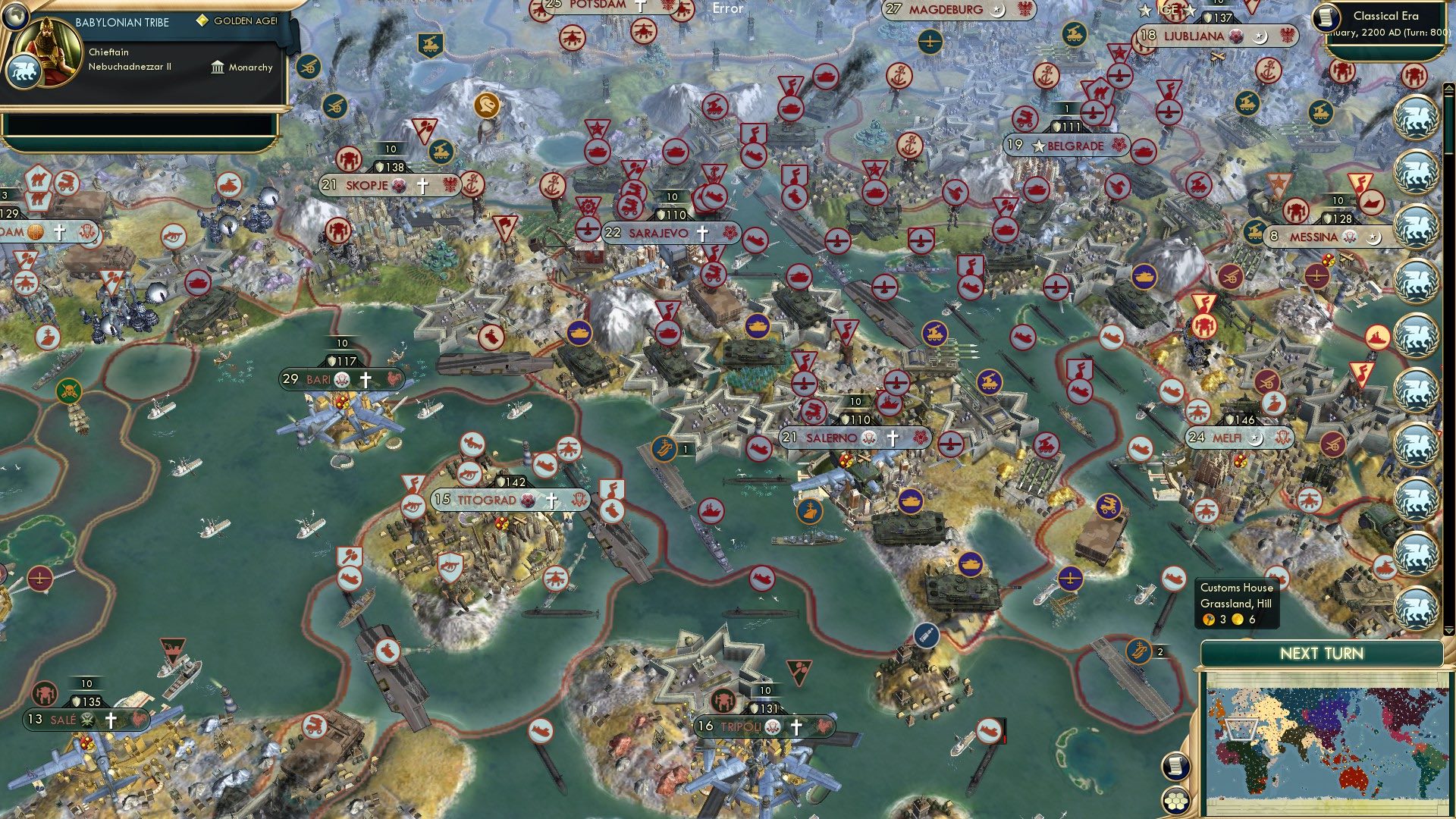Click the notification list scrollbar up arrow

click(x=1448, y=88)
